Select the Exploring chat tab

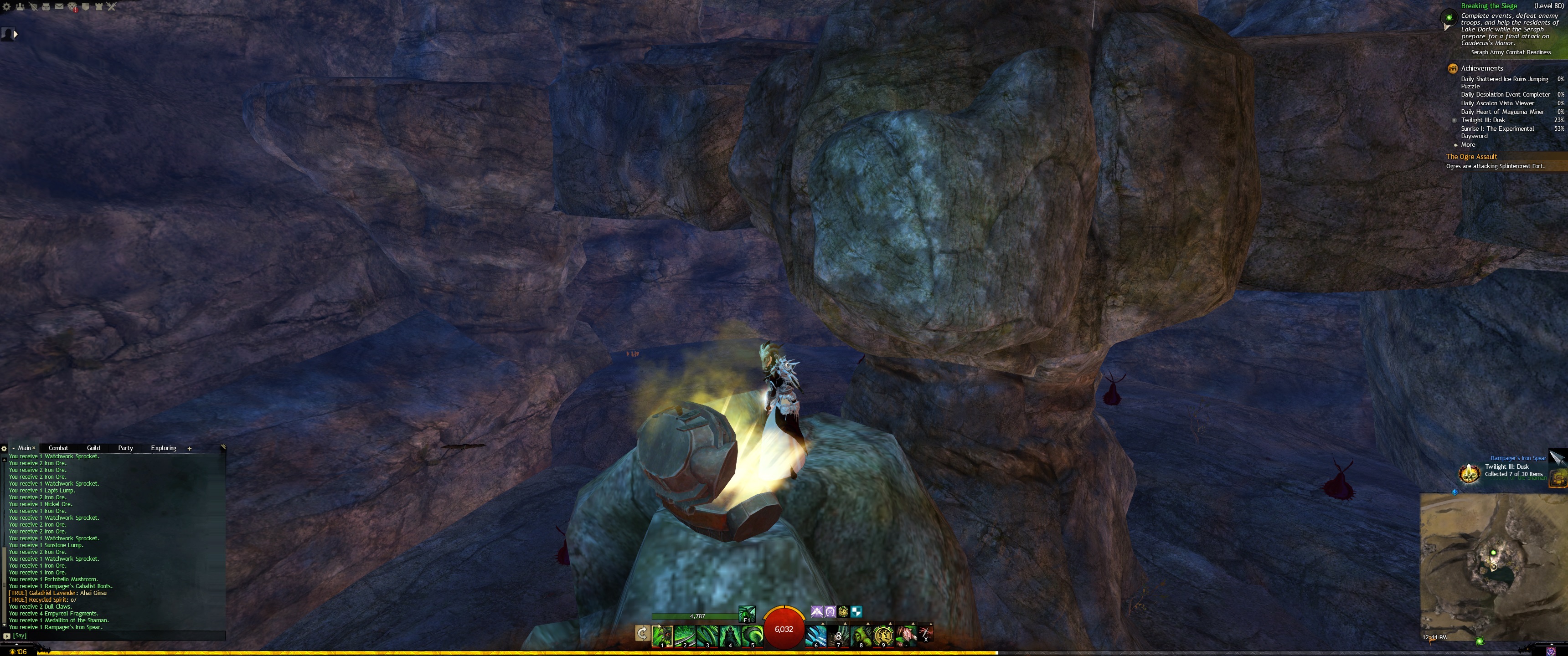[164, 448]
